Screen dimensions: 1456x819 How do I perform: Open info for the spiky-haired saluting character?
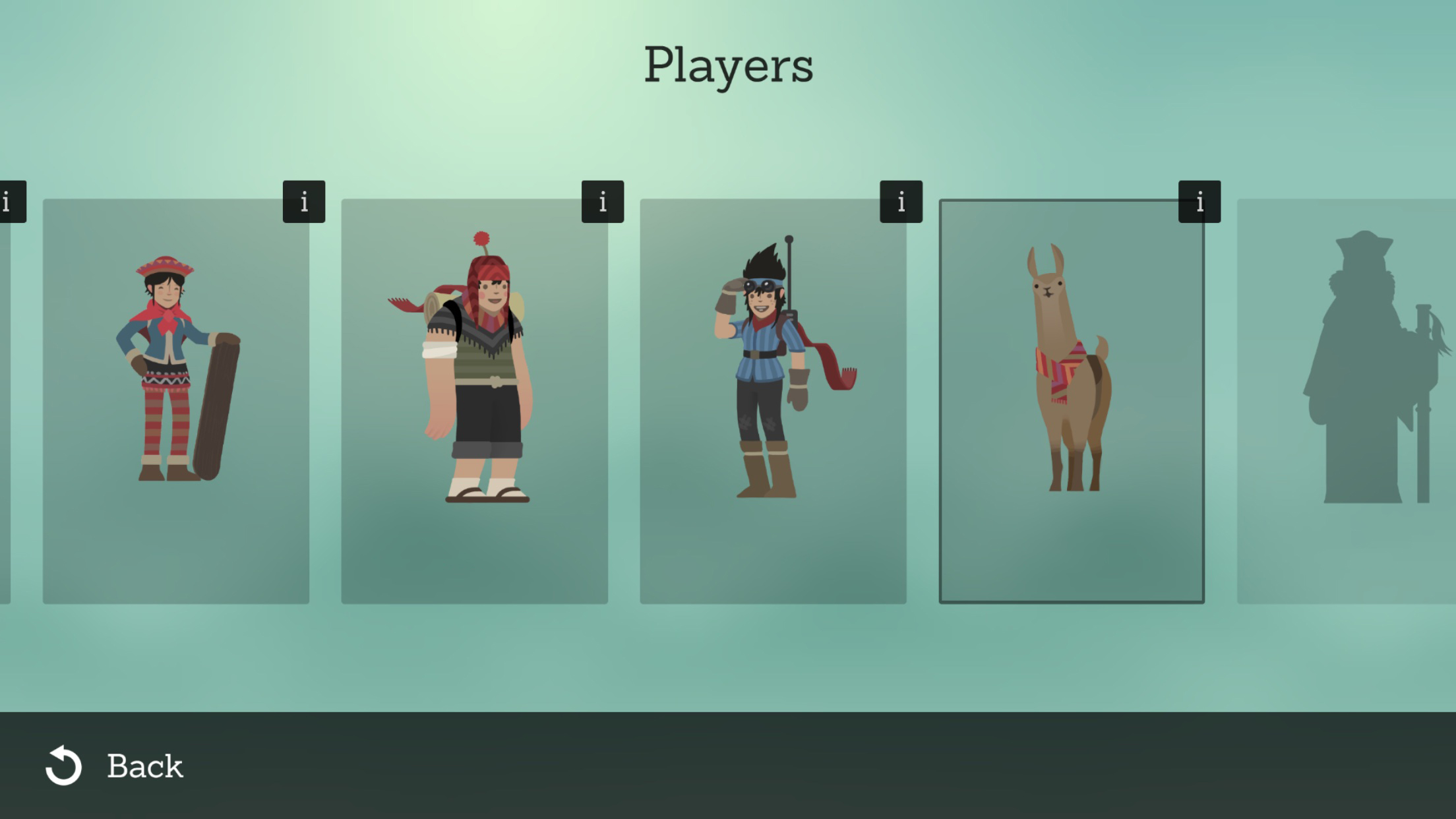tap(901, 202)
